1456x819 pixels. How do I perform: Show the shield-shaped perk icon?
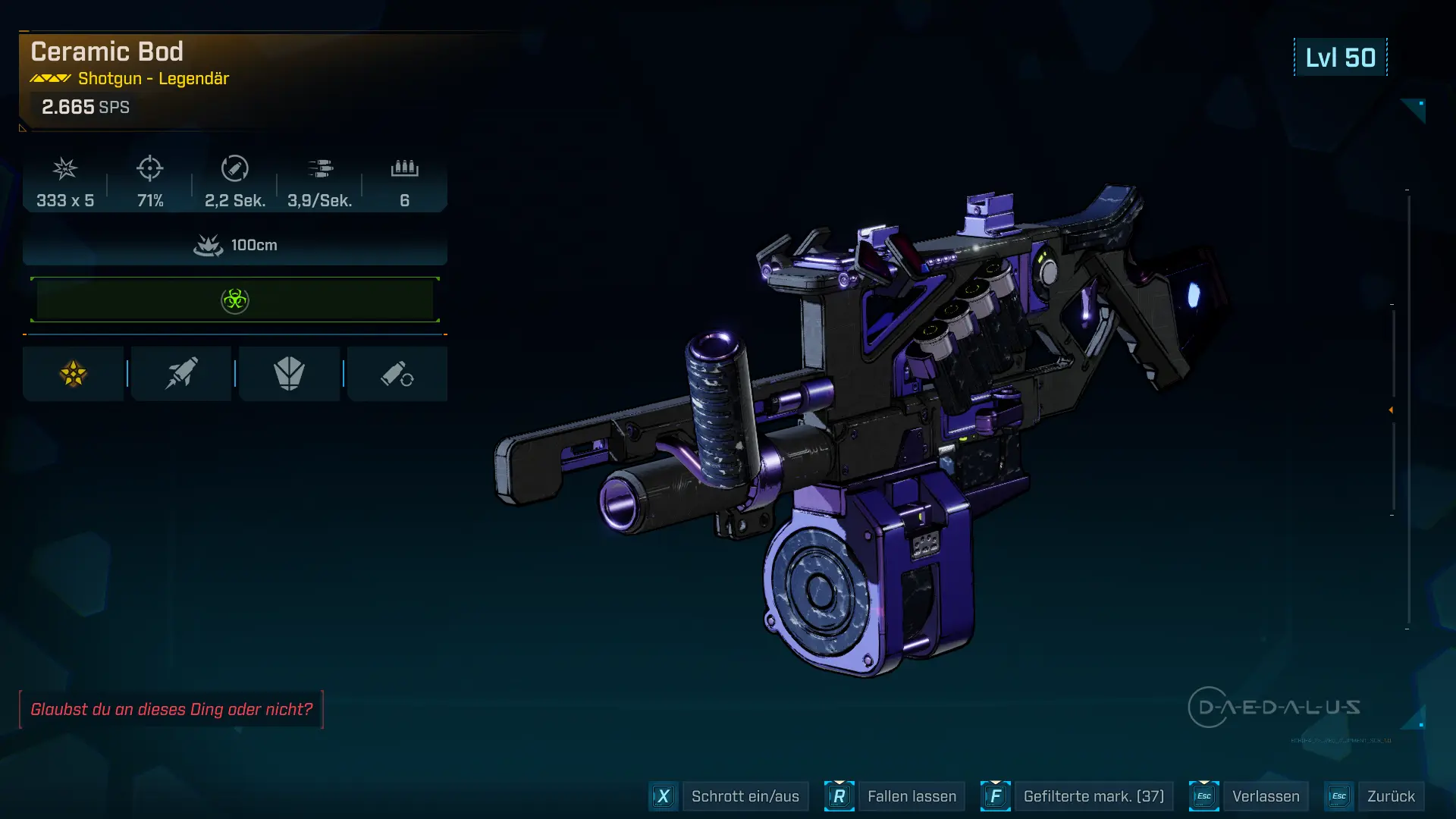(289, 374)
